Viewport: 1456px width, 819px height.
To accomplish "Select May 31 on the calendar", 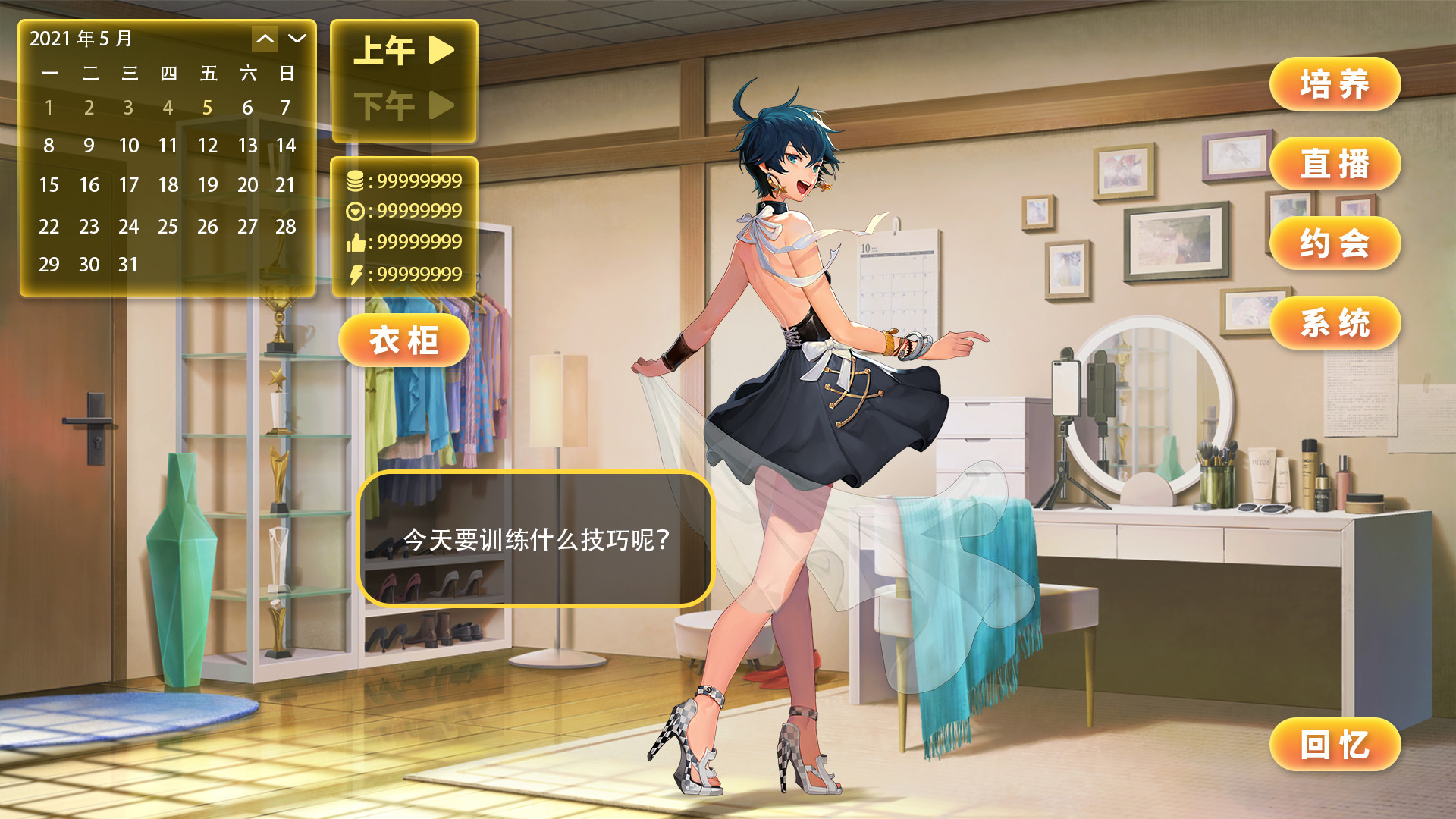I will click(129, 265).
